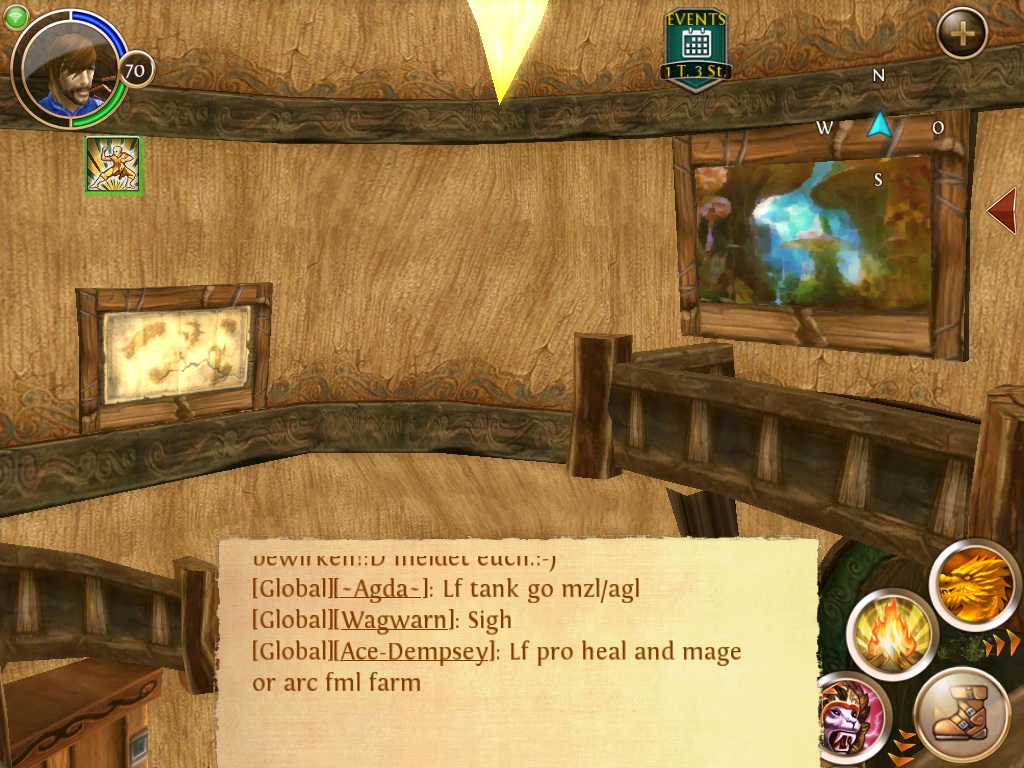Open the Events calendar
Viewport: 1024px width, 768px height.
(695, 48)
